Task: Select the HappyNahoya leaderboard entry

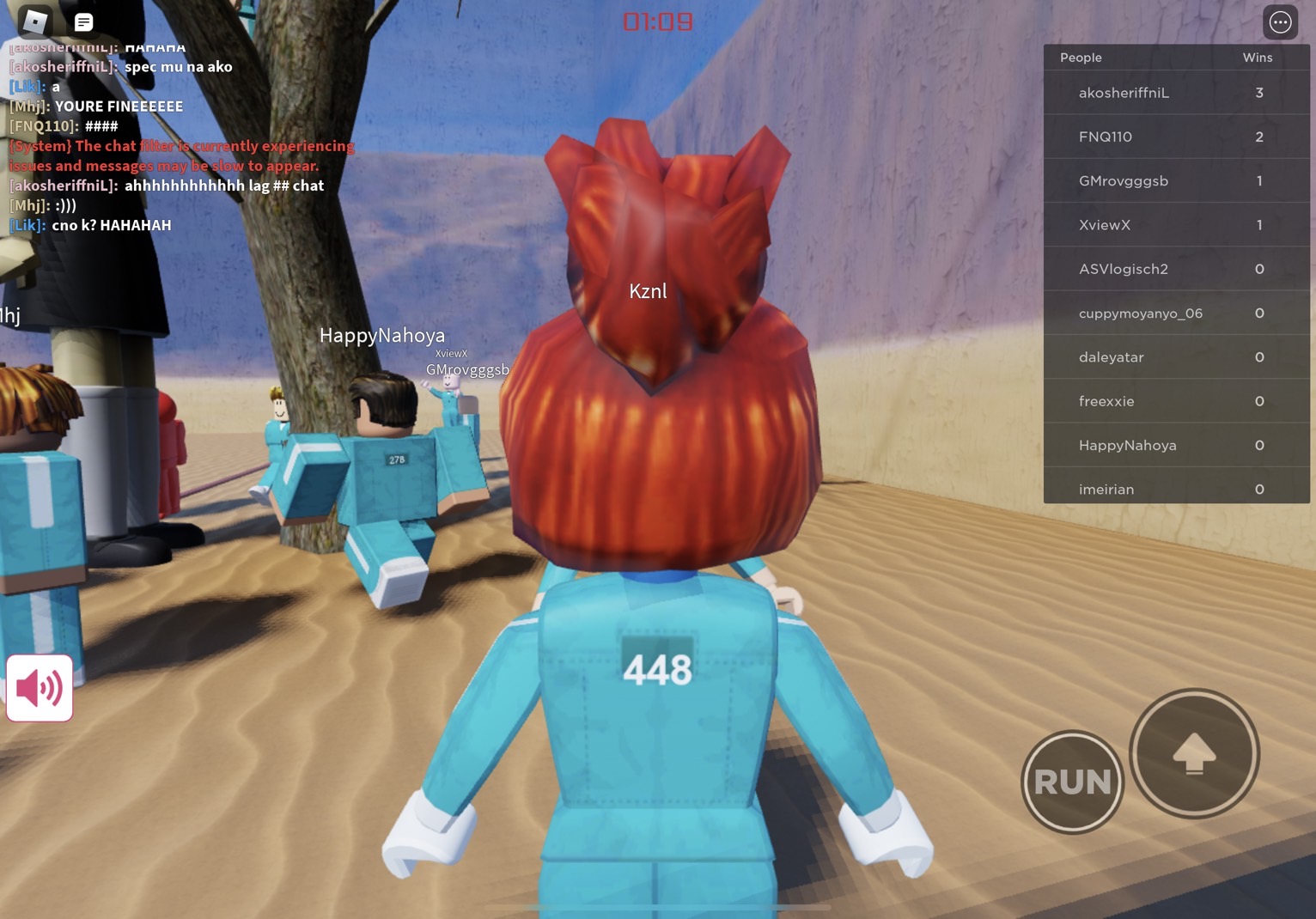Action: point(1127,445)
